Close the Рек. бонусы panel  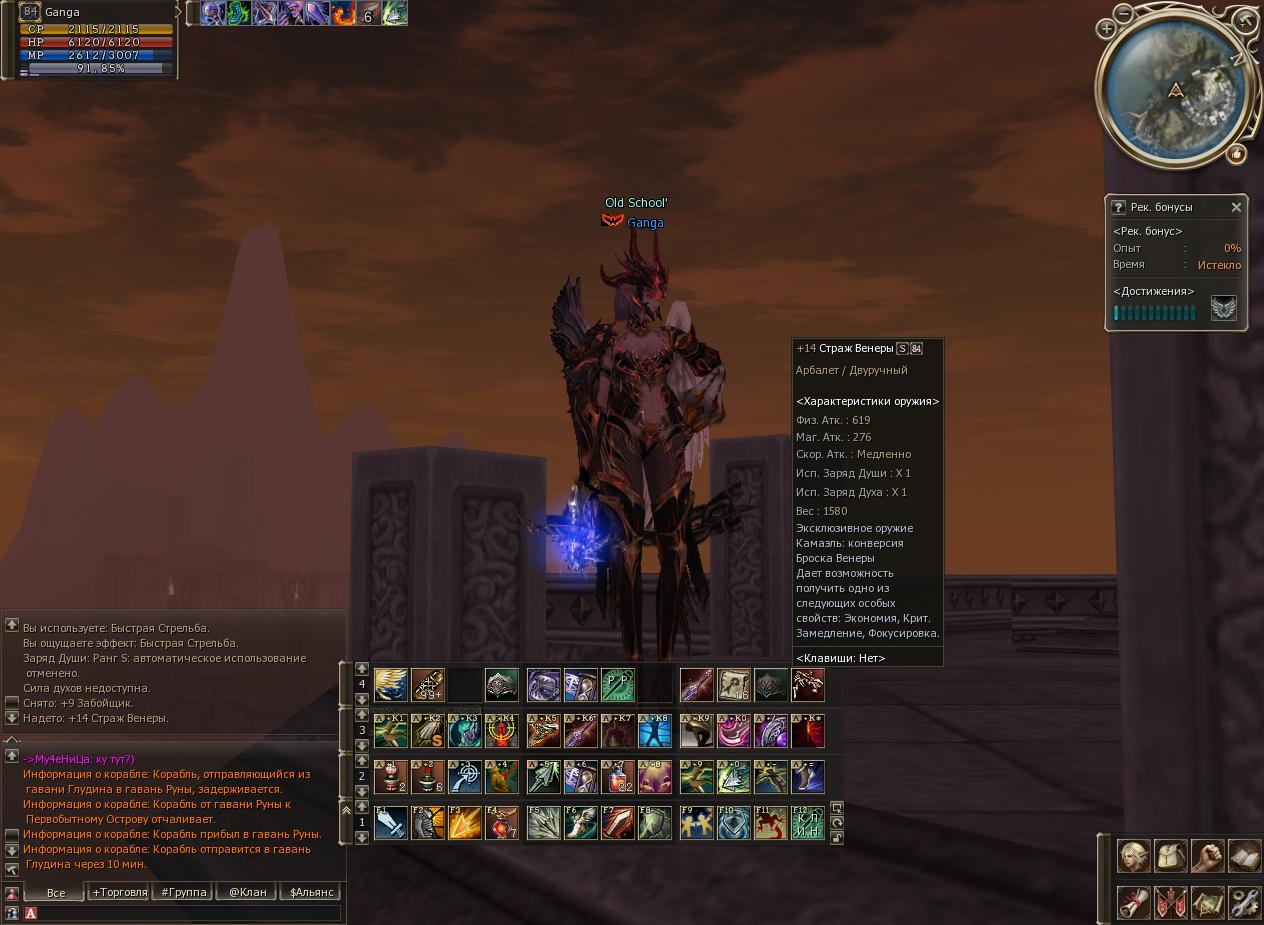(1236, 207)
